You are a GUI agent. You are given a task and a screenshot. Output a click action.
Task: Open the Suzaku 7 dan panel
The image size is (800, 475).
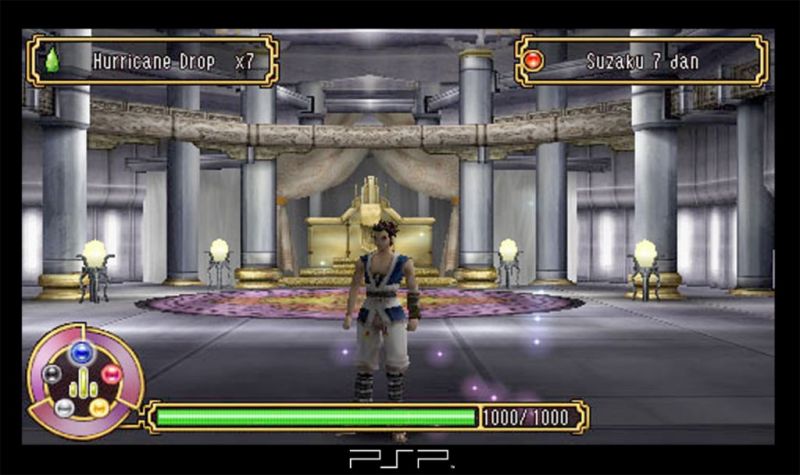[641, 61]
